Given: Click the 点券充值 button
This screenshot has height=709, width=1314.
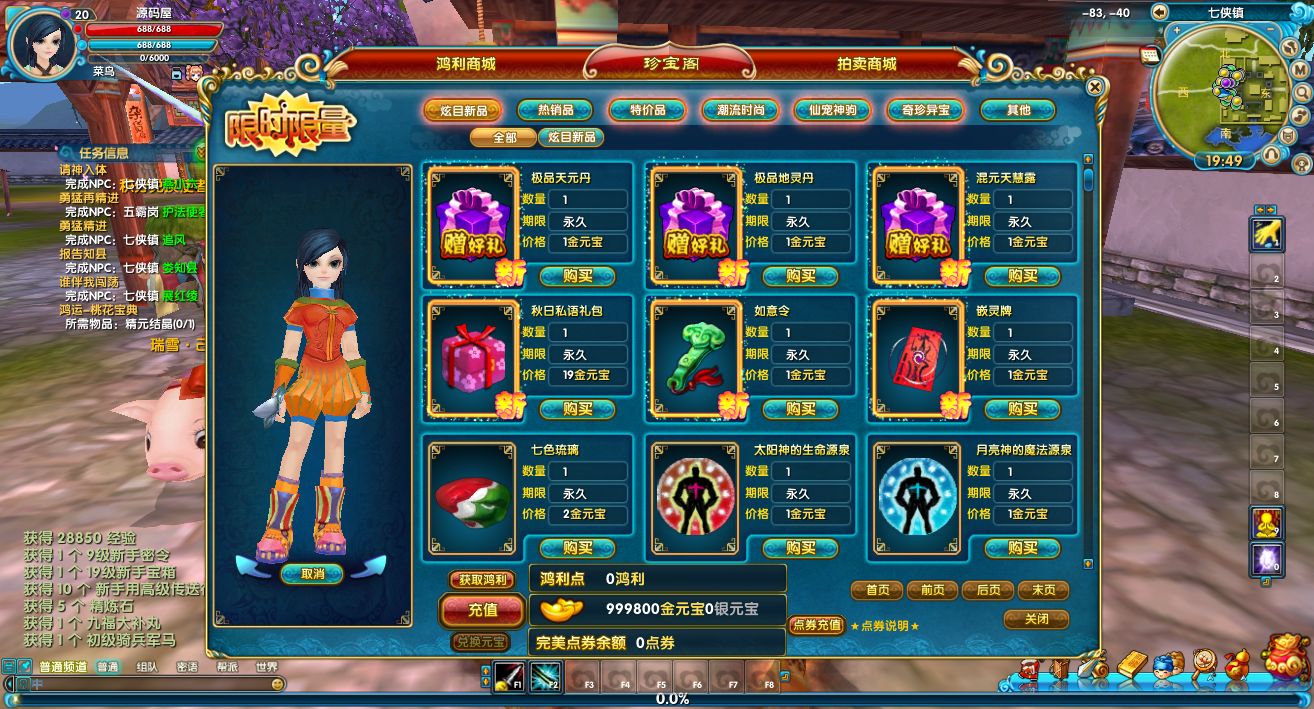Looking at the screenshot, I should [816, 625].
